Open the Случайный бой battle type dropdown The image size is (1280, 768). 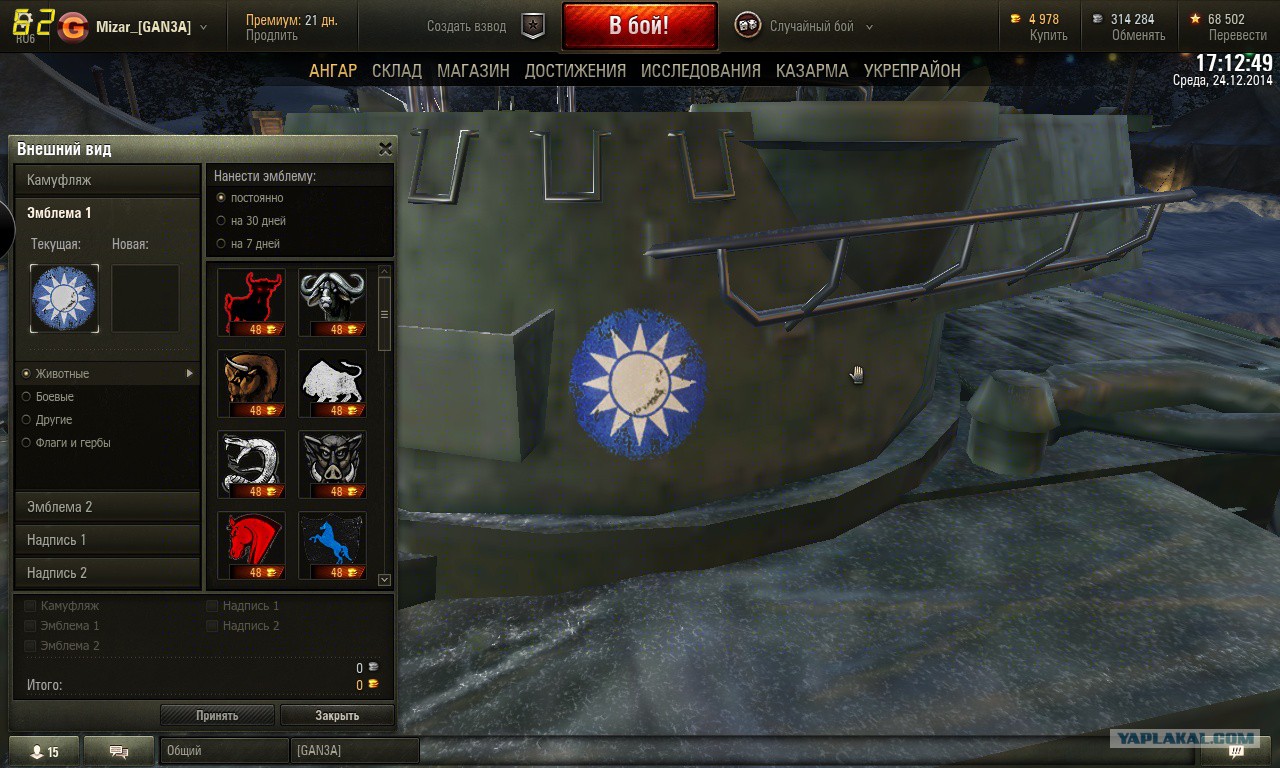pyautogui.click(x=820, y=27)
